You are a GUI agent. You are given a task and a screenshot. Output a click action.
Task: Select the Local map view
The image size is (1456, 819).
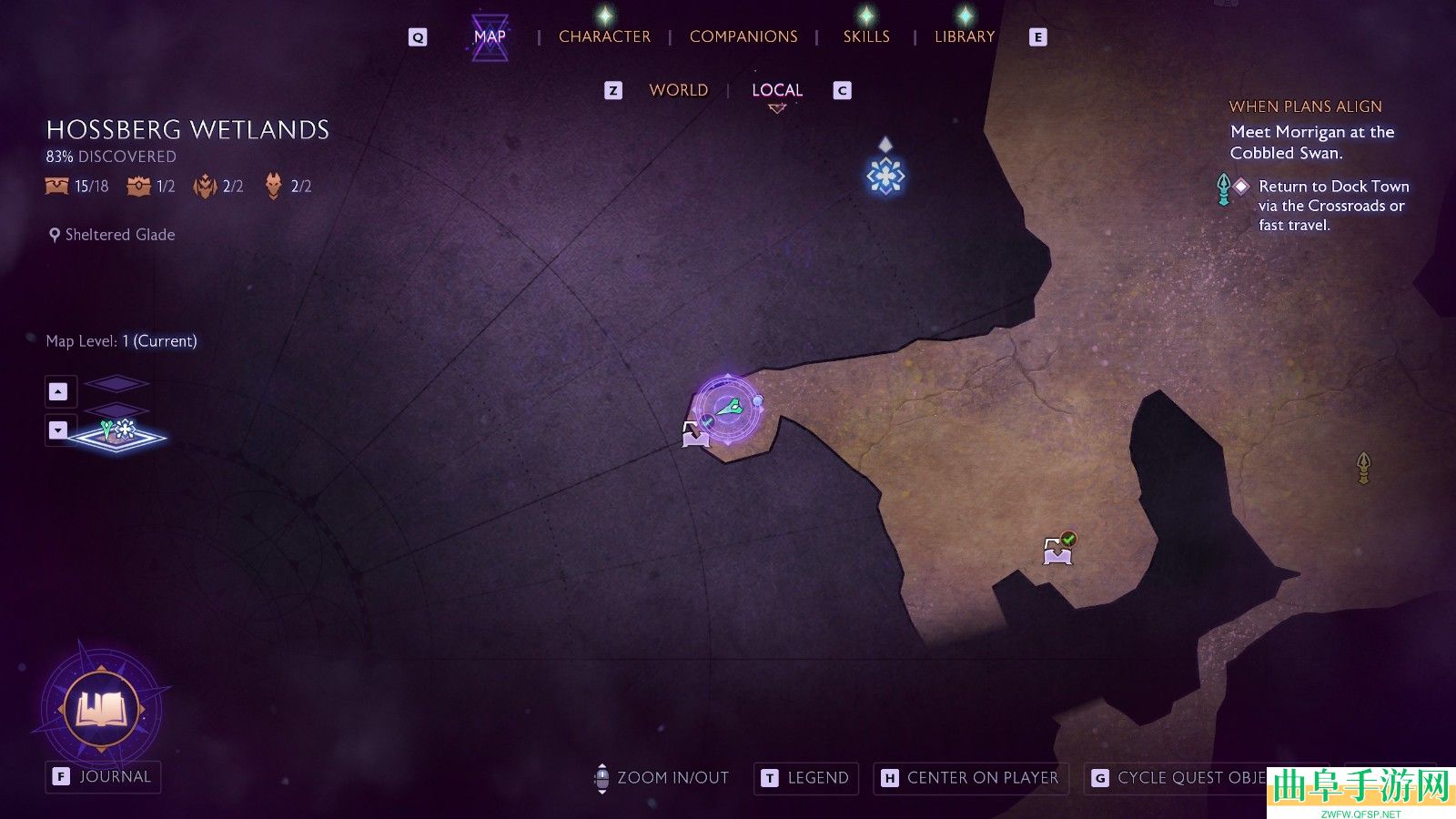pyautogui.click(x=777, y=90)
